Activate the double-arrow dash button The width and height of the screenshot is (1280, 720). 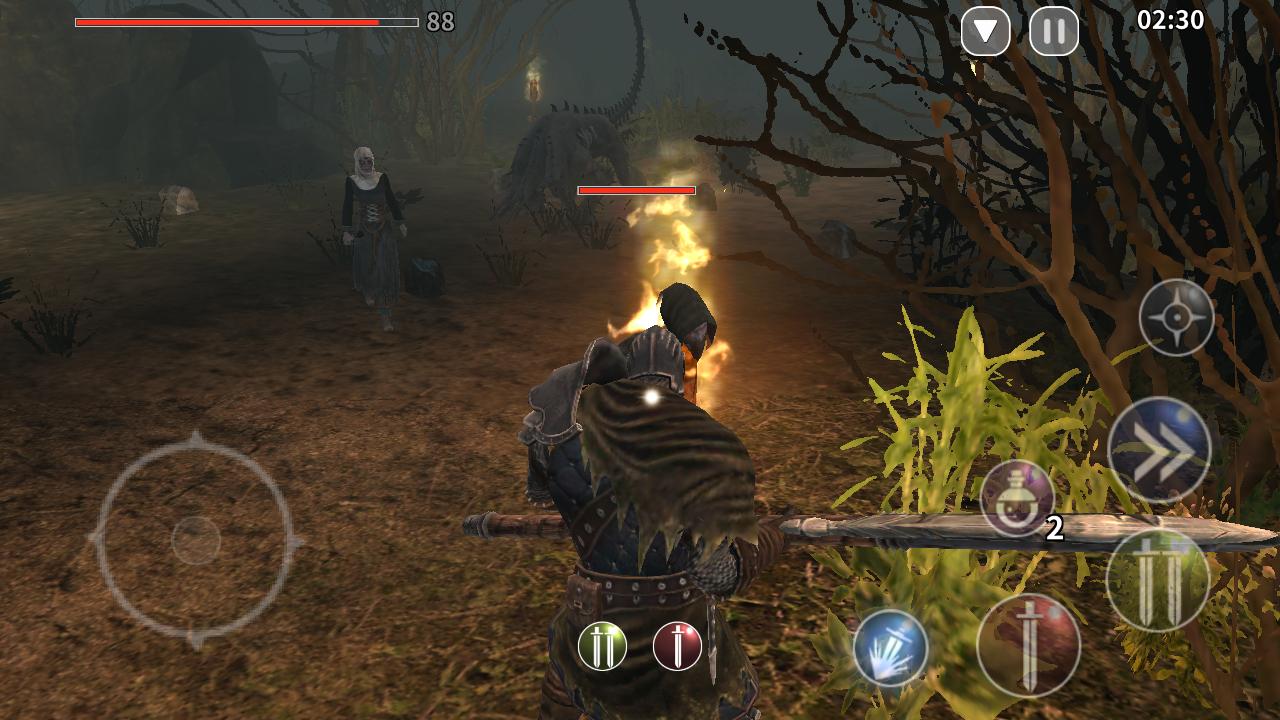(x=1159, y=450)
